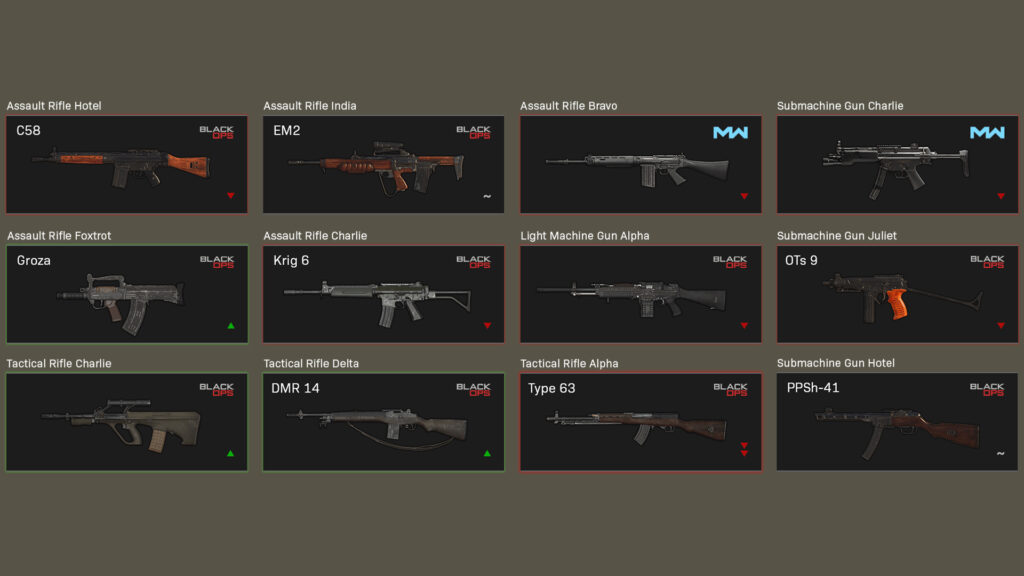
Task: Select the Krig 6 weapon card
Action: [384, 294]
